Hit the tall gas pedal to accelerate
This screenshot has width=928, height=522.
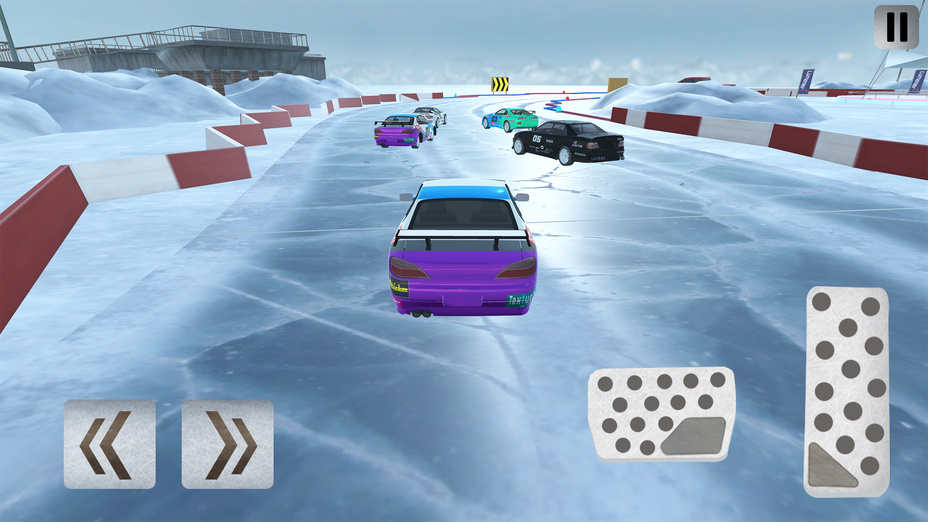coord(847,390)
